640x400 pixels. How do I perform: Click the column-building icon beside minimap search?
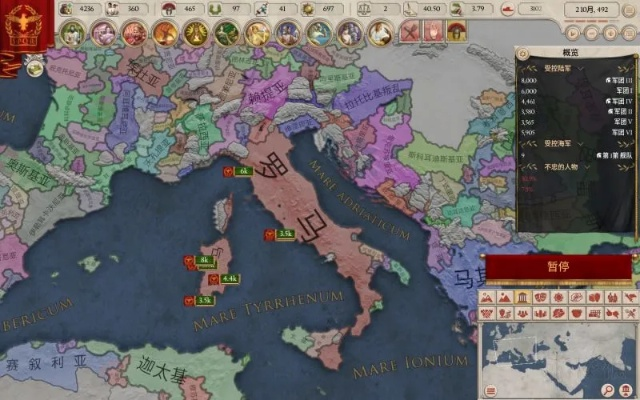coord(627,389)
